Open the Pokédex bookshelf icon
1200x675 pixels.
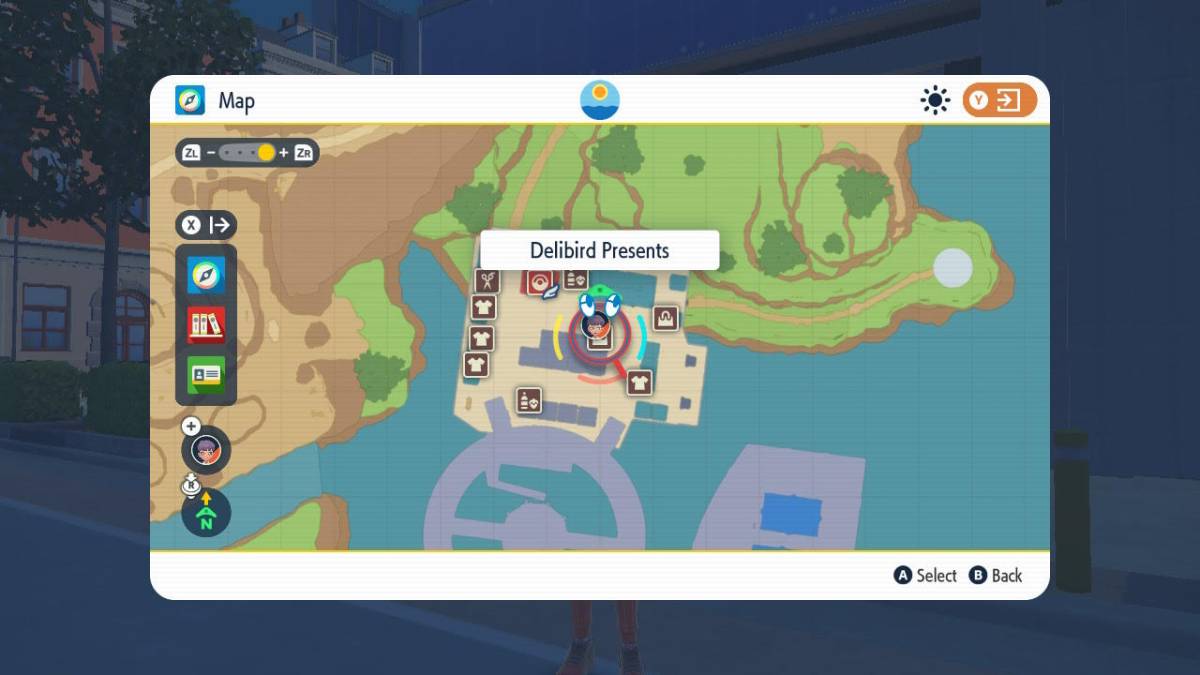point(206,325)
